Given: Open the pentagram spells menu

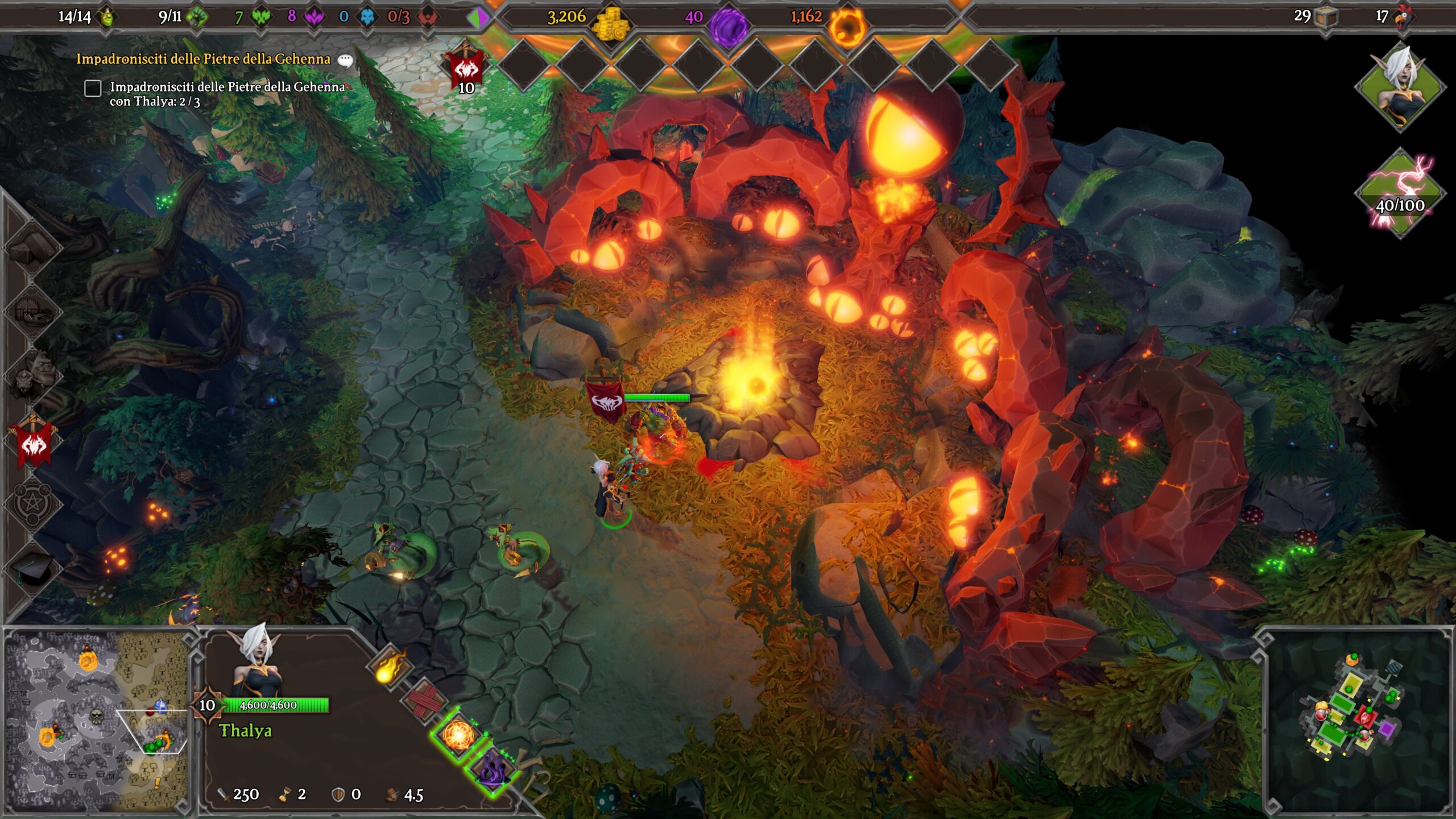Looking at the screenshot, I should (33, 503).
